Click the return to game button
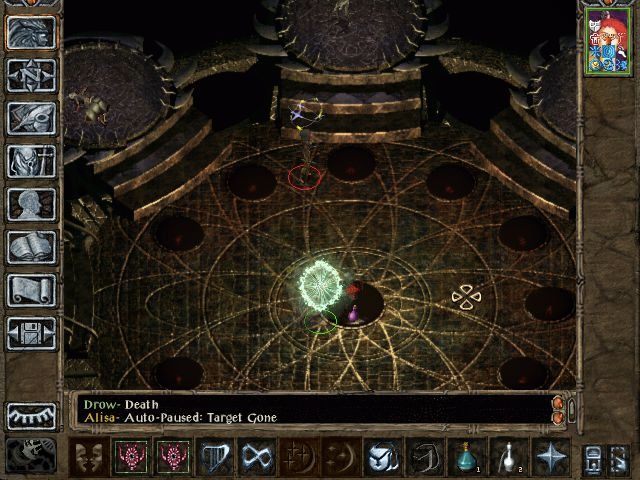The height and width of the screenshot is (480, 640). click(x=32, y=32)
